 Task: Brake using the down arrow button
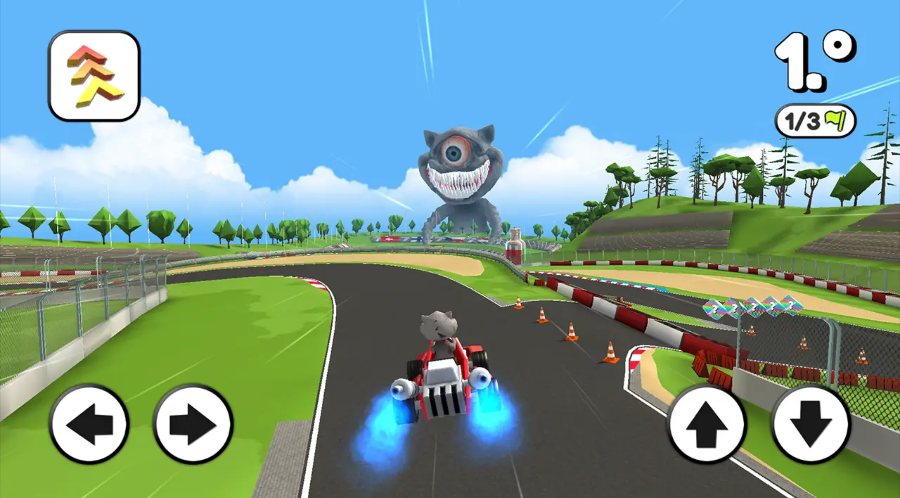[x=811, y=424]
